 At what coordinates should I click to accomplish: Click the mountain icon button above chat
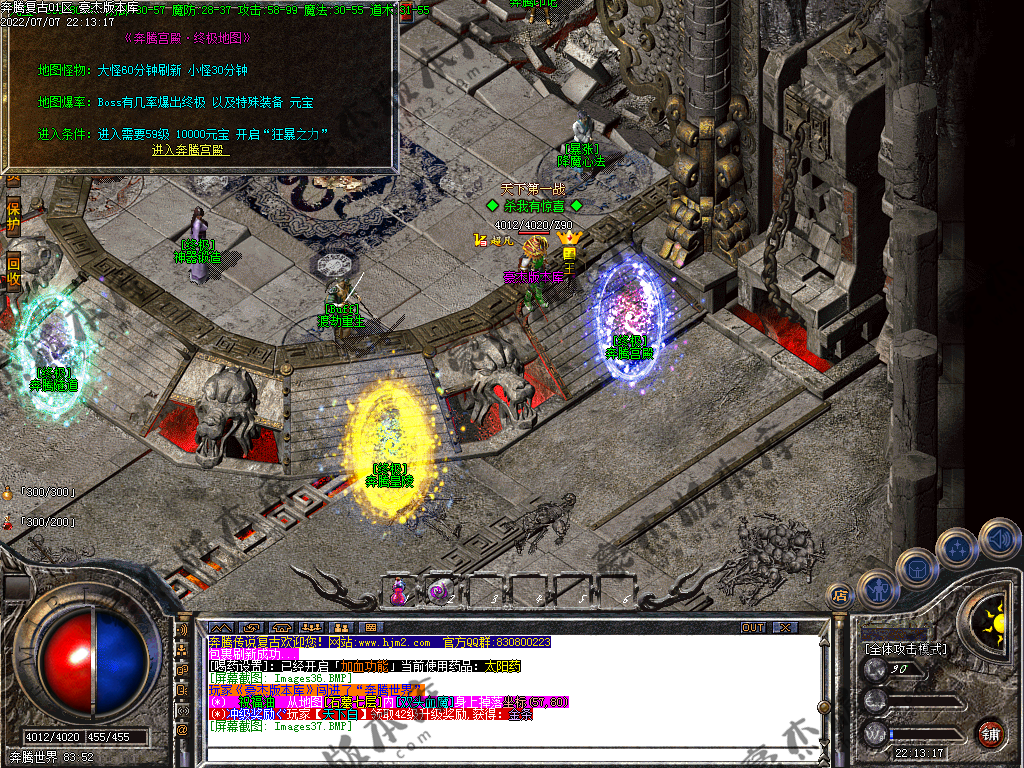coord(220,627)
